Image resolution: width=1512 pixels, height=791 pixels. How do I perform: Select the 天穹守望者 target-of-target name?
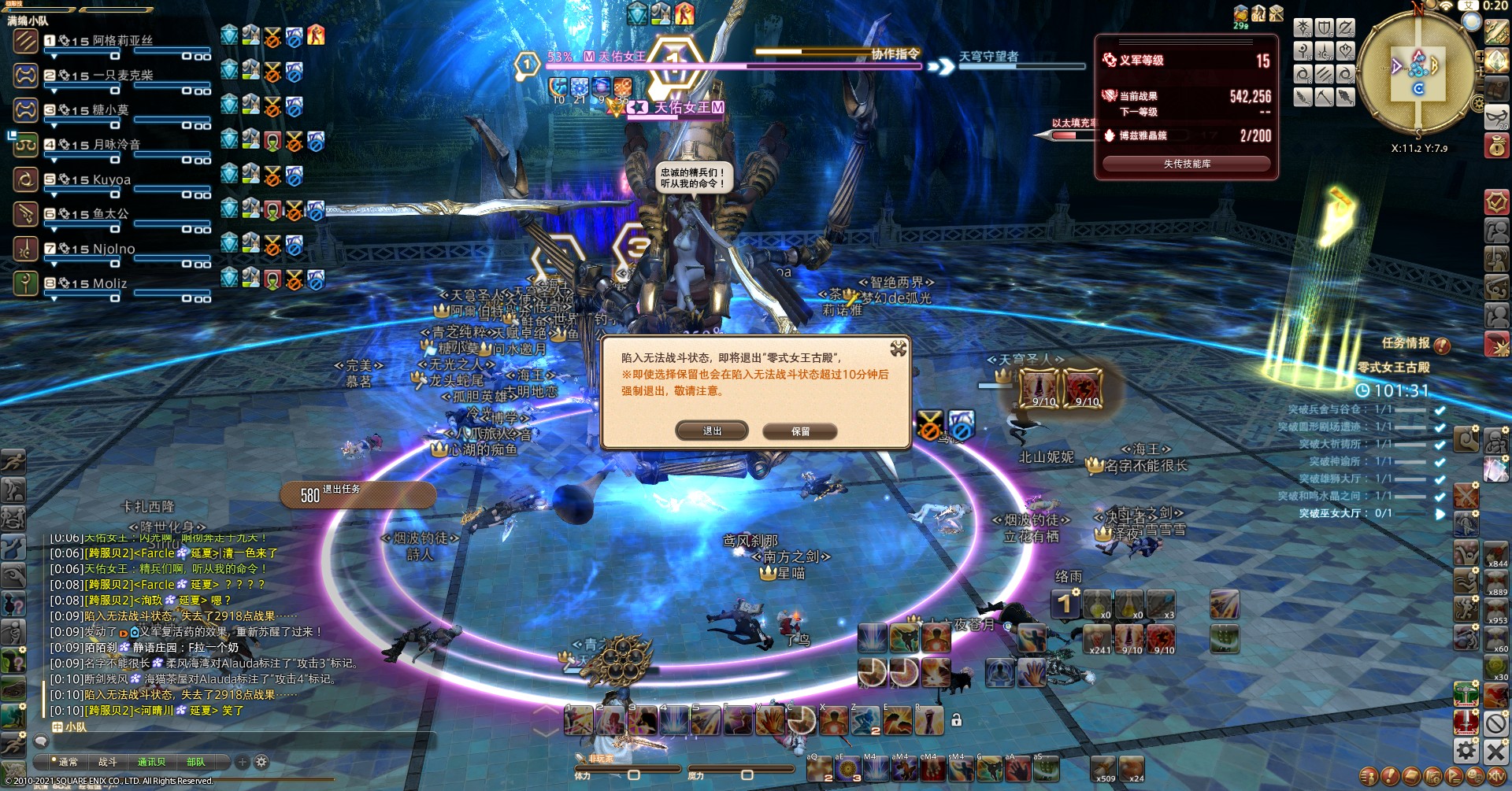point(988,57)
